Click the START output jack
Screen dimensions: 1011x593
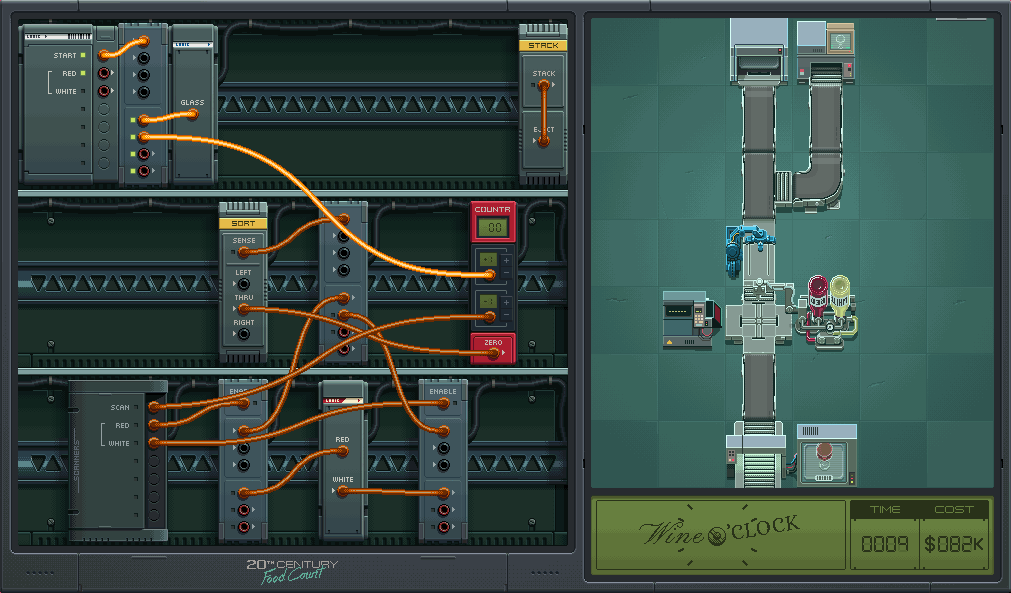104,55
